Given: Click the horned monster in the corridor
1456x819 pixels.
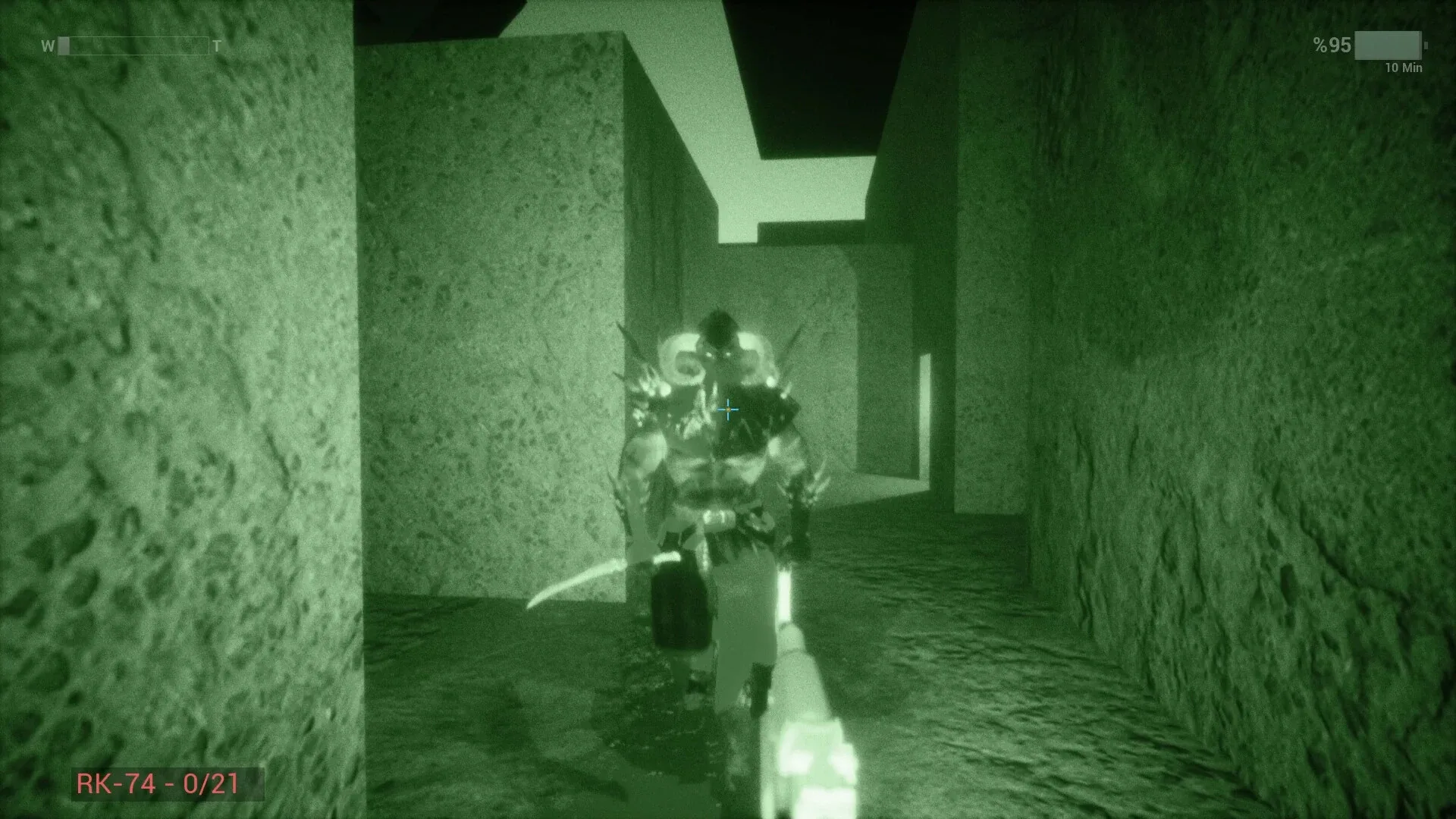Looking at the screenshot, I should (720, 455).
